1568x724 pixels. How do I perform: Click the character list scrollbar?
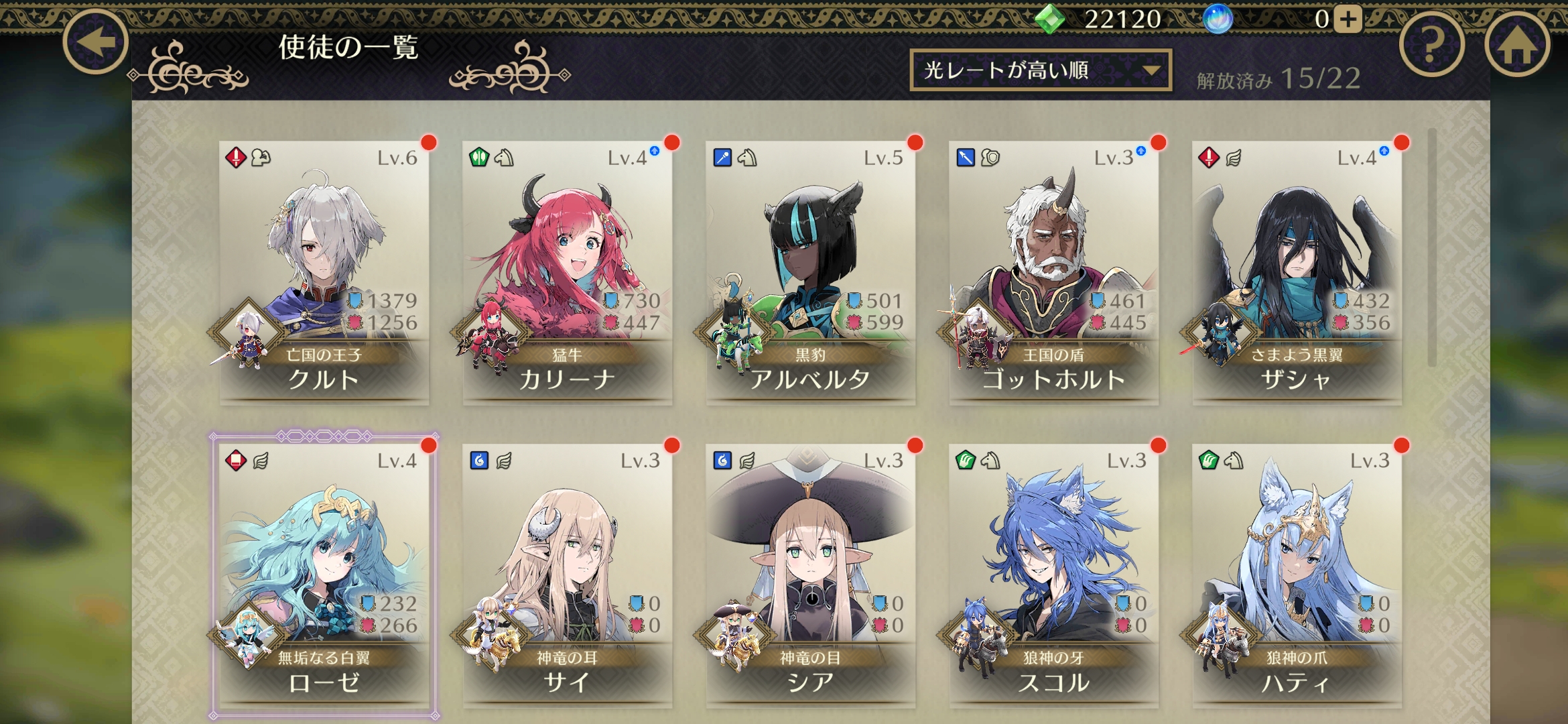point(1432,248)
